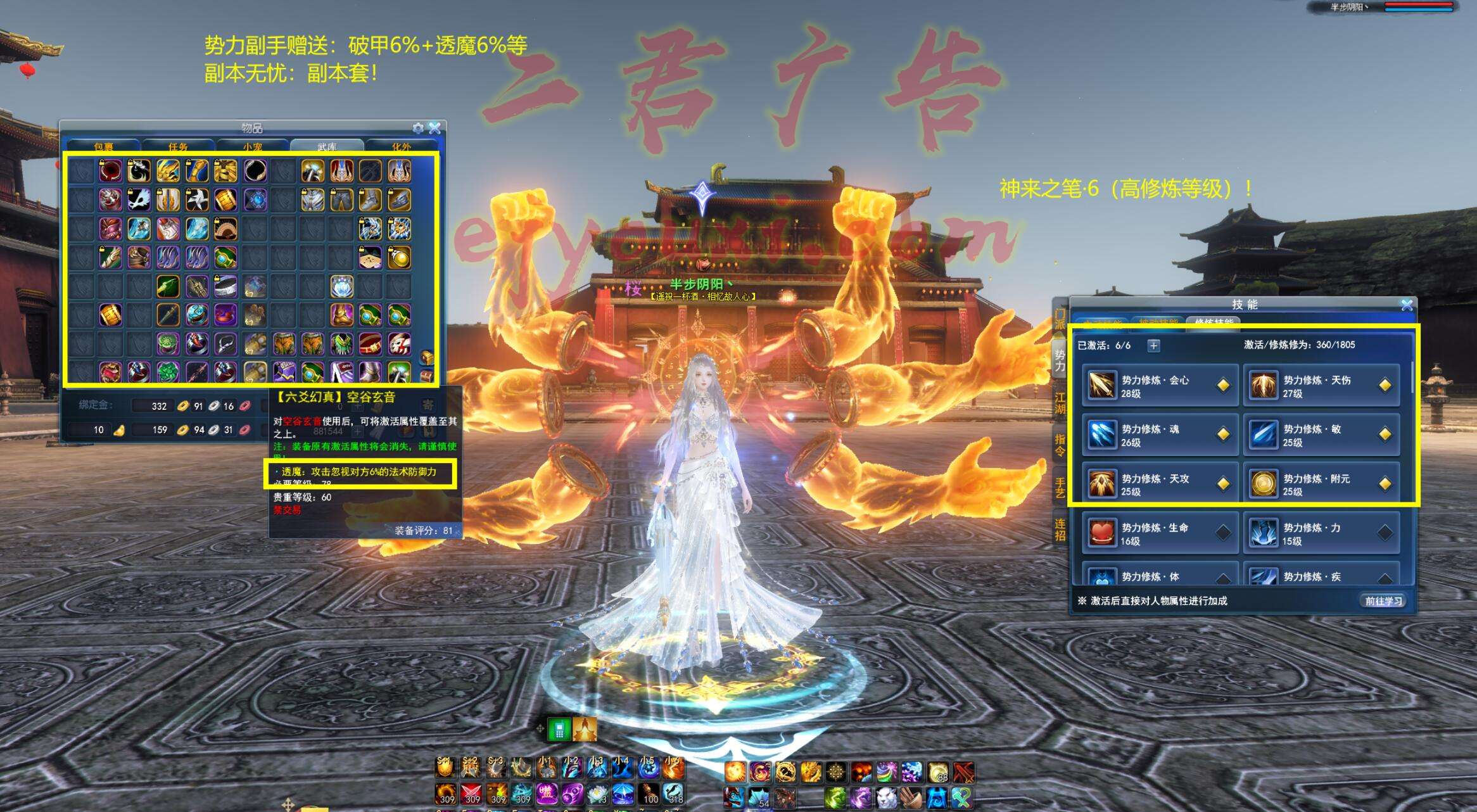Image resolution: width=1477 pixels, height=812 pixels.
Task: Click the 前往学习 go-learn button
Action: [1383, 600]
